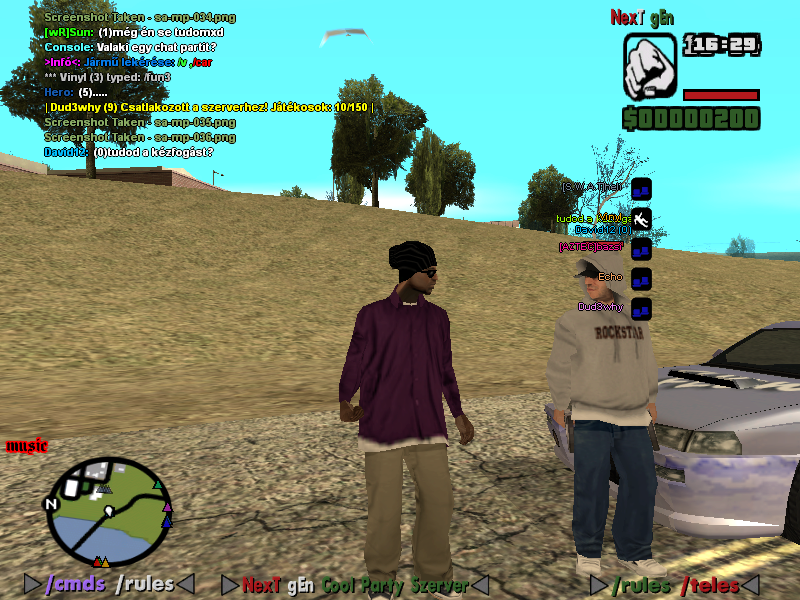Select the Dud3why entry in the kill feed
This screenshot has width=800, height=600.
click(600, 307)
